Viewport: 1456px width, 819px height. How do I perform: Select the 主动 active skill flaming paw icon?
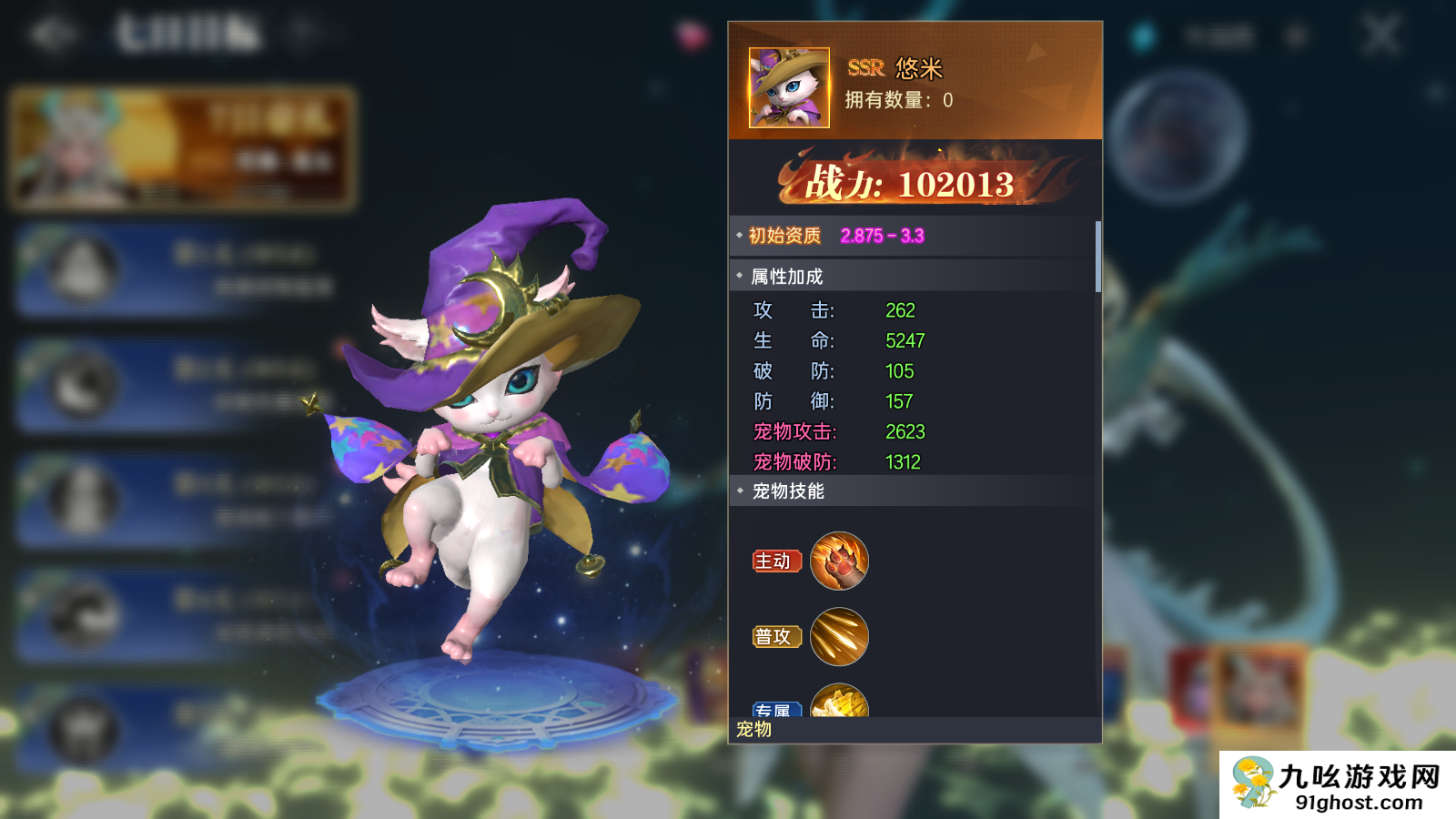839,562
